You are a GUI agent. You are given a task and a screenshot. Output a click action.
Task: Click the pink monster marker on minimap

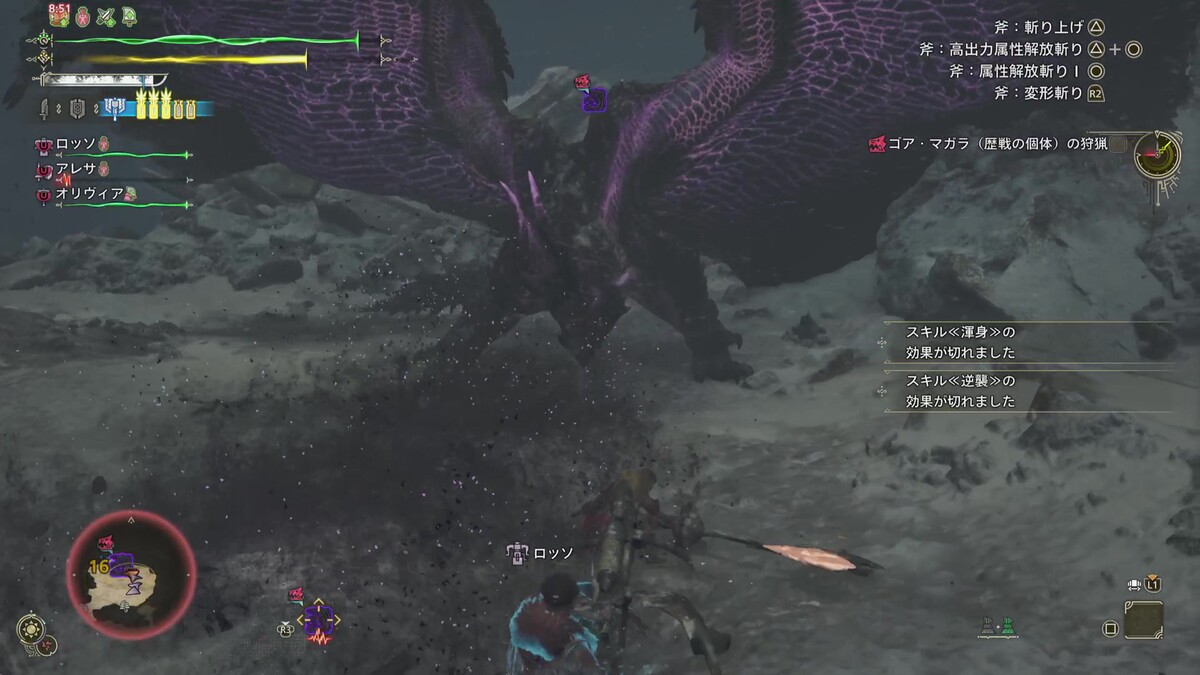click(x=104, y=544)
